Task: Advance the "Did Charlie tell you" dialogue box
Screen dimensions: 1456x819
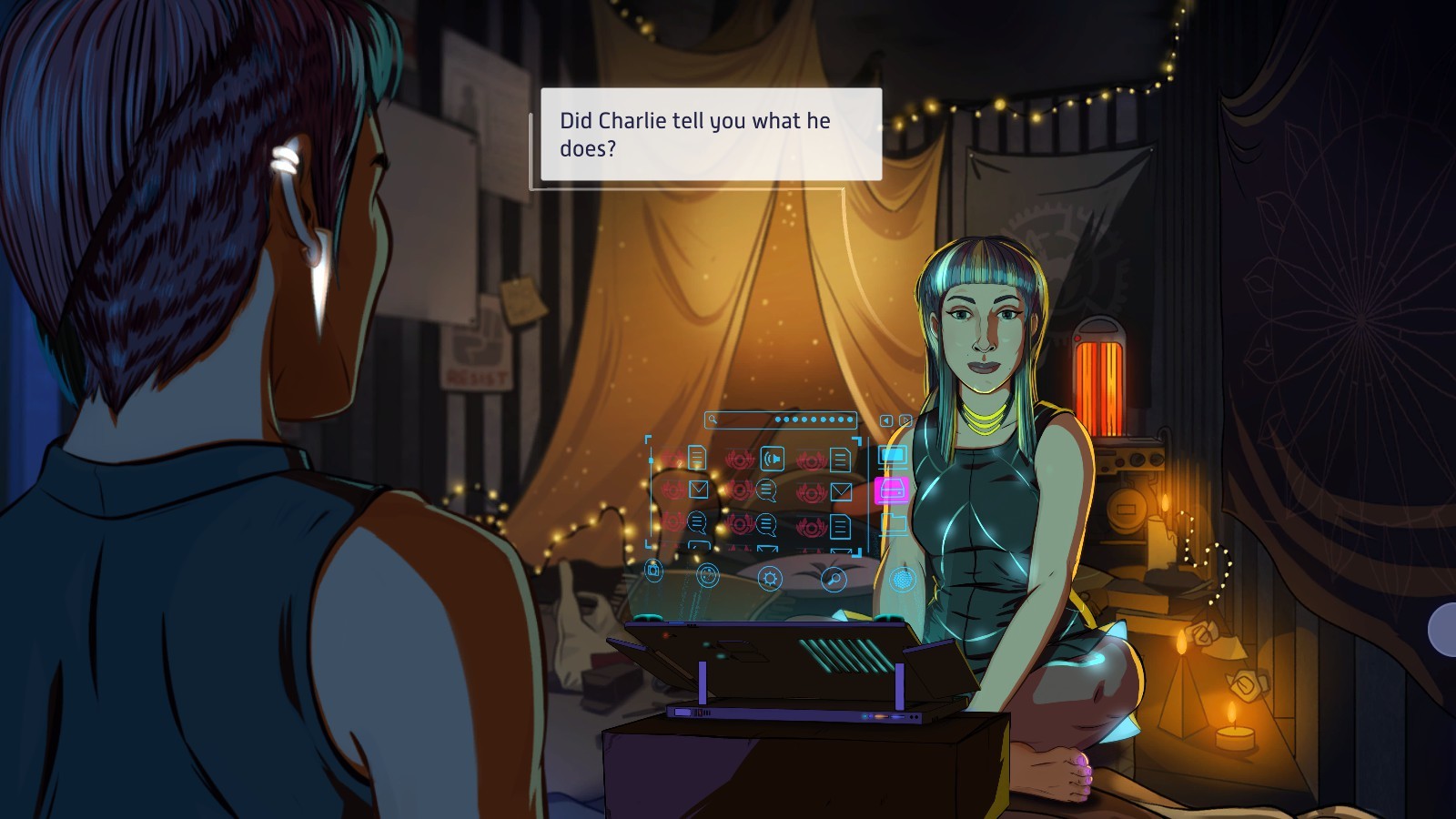Action: coord(711,135)
